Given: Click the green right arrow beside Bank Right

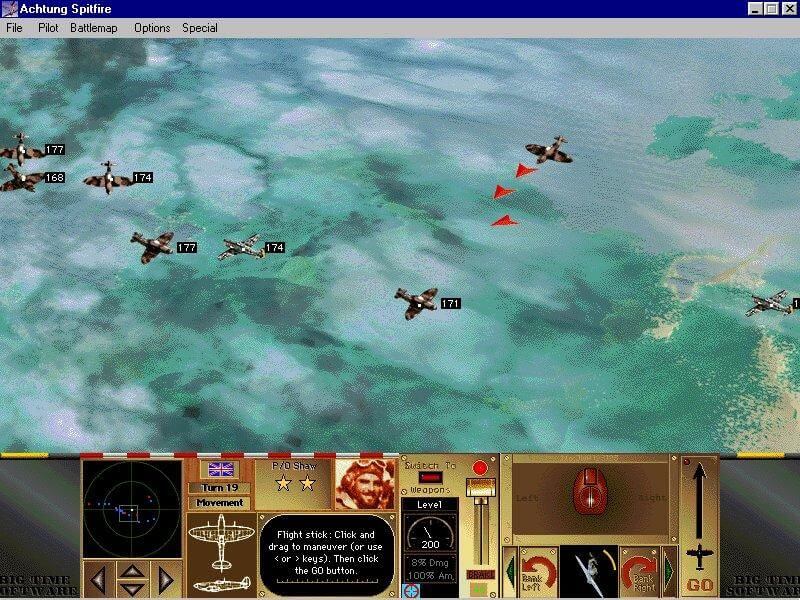Looking at the screenshot, I should (669, 572).
